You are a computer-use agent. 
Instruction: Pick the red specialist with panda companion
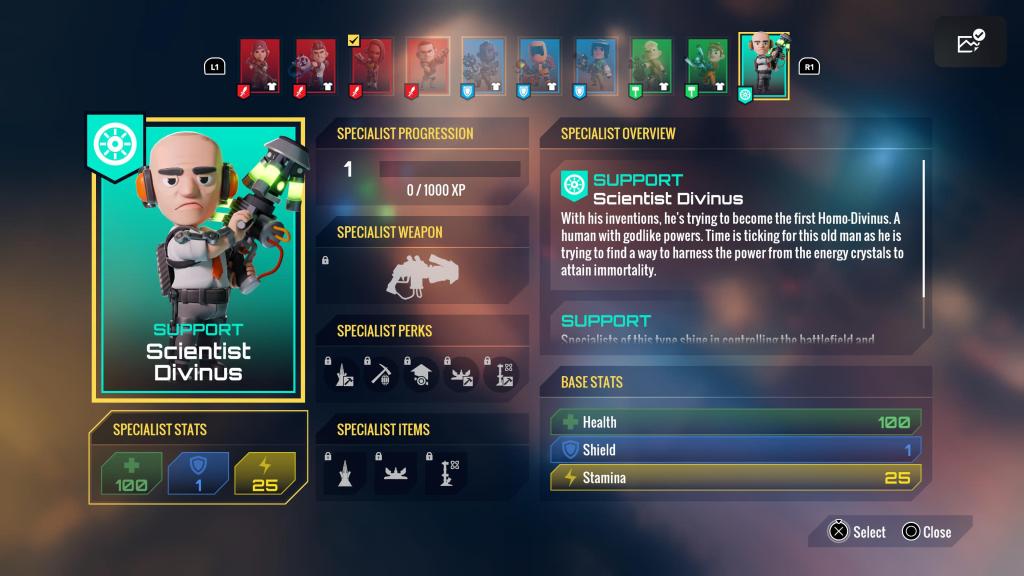point(315,64)
